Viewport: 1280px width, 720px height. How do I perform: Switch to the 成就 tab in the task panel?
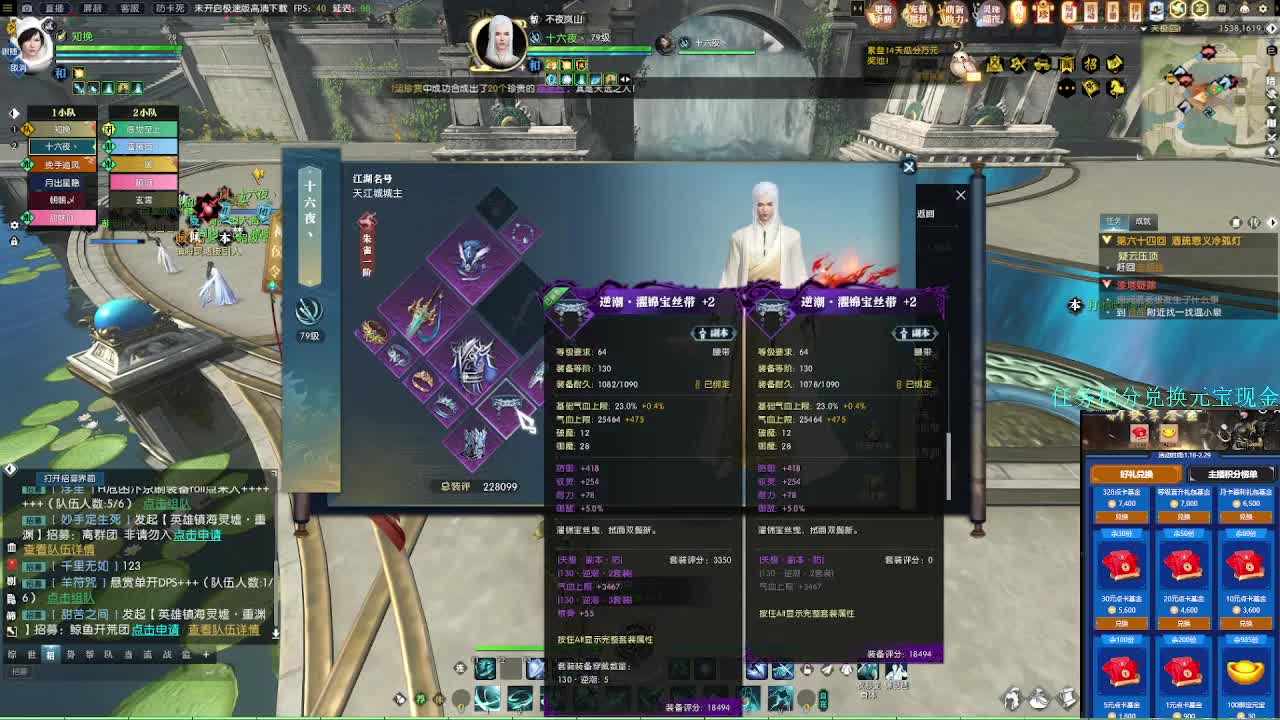[1142, 221]
